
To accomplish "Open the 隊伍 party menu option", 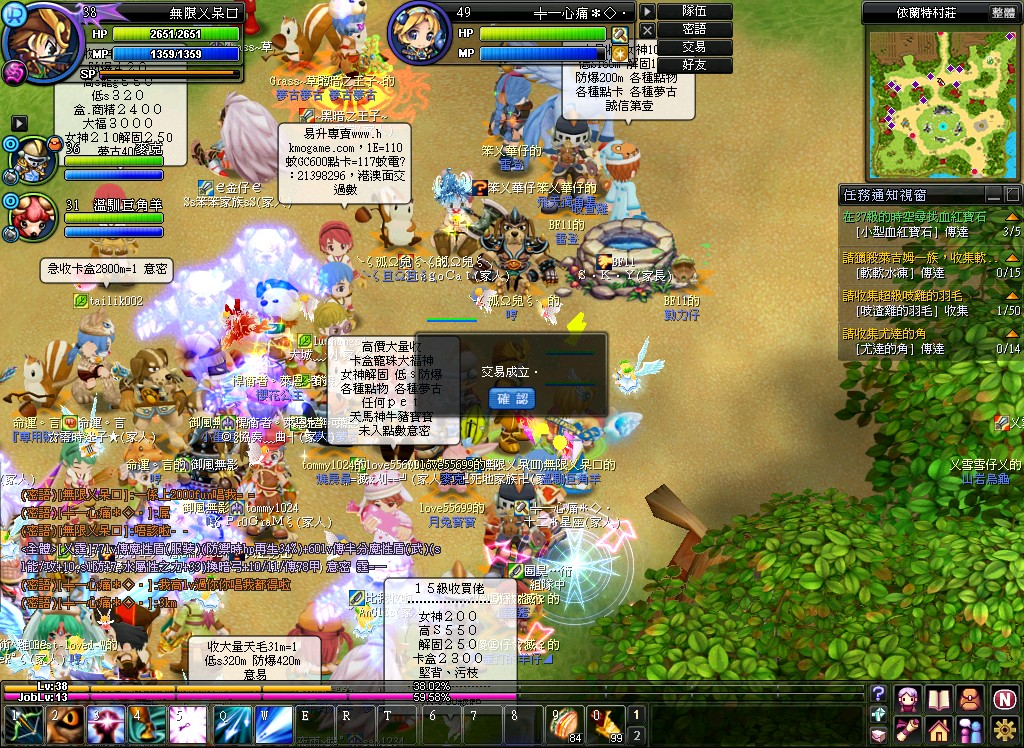I will 694,12.
